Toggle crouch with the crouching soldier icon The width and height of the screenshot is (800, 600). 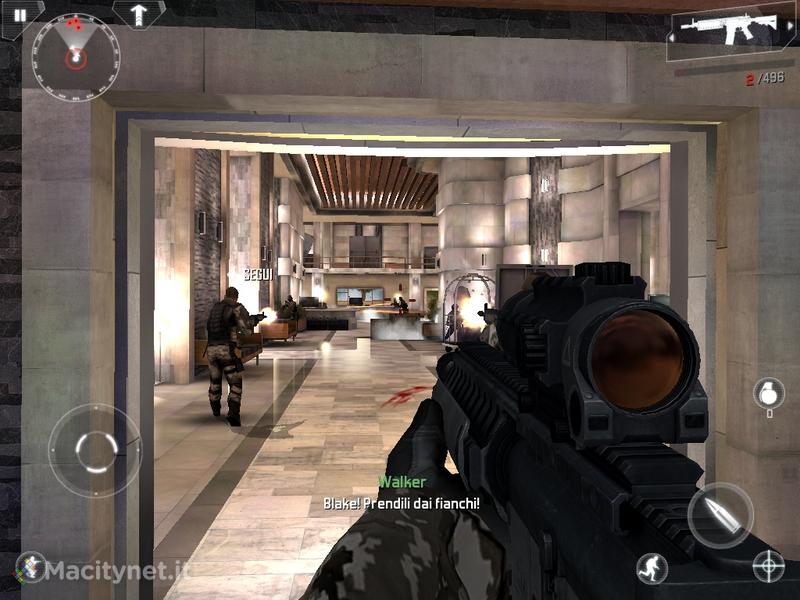point(652,568)
